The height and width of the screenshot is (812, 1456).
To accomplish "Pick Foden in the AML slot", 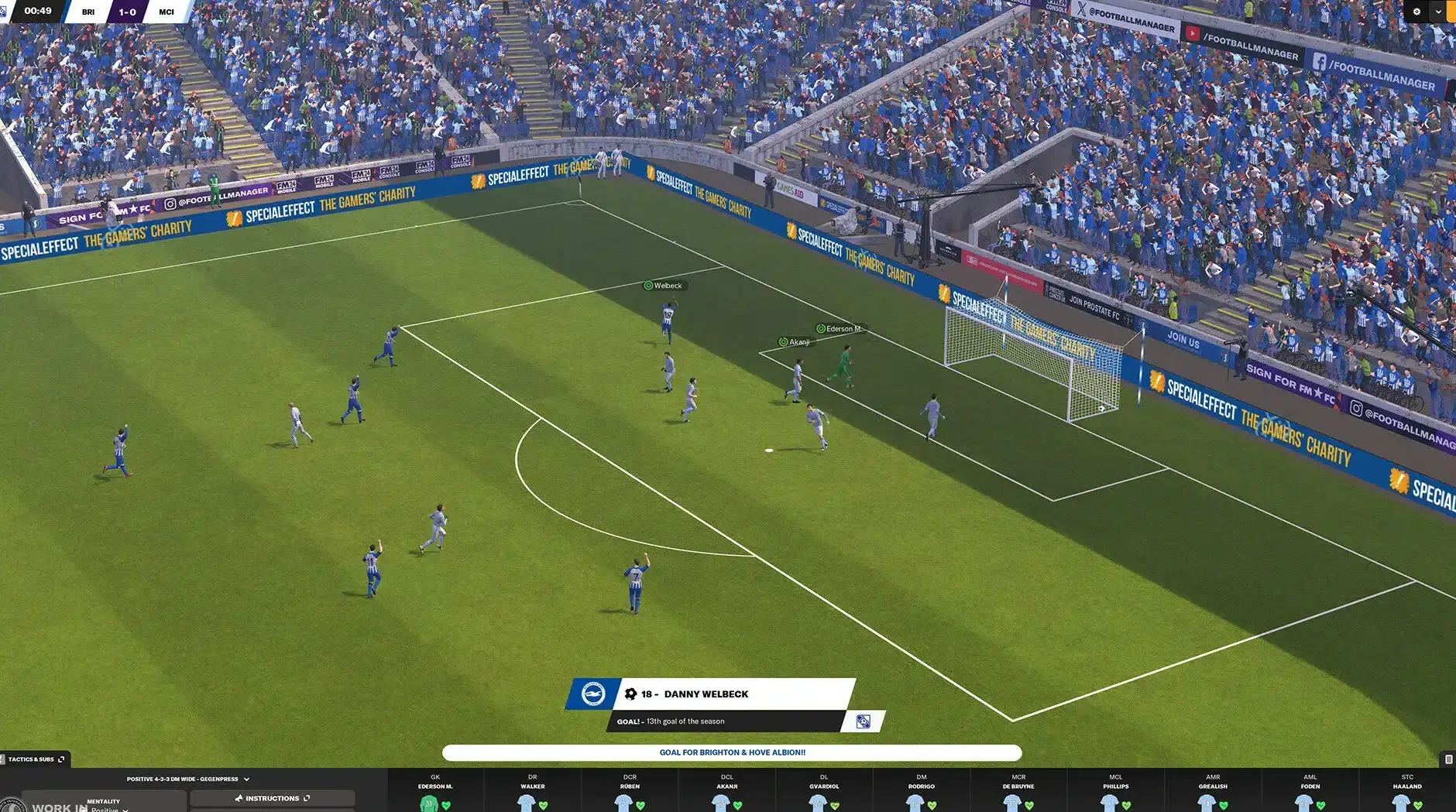I will (x=1310, y=793).
